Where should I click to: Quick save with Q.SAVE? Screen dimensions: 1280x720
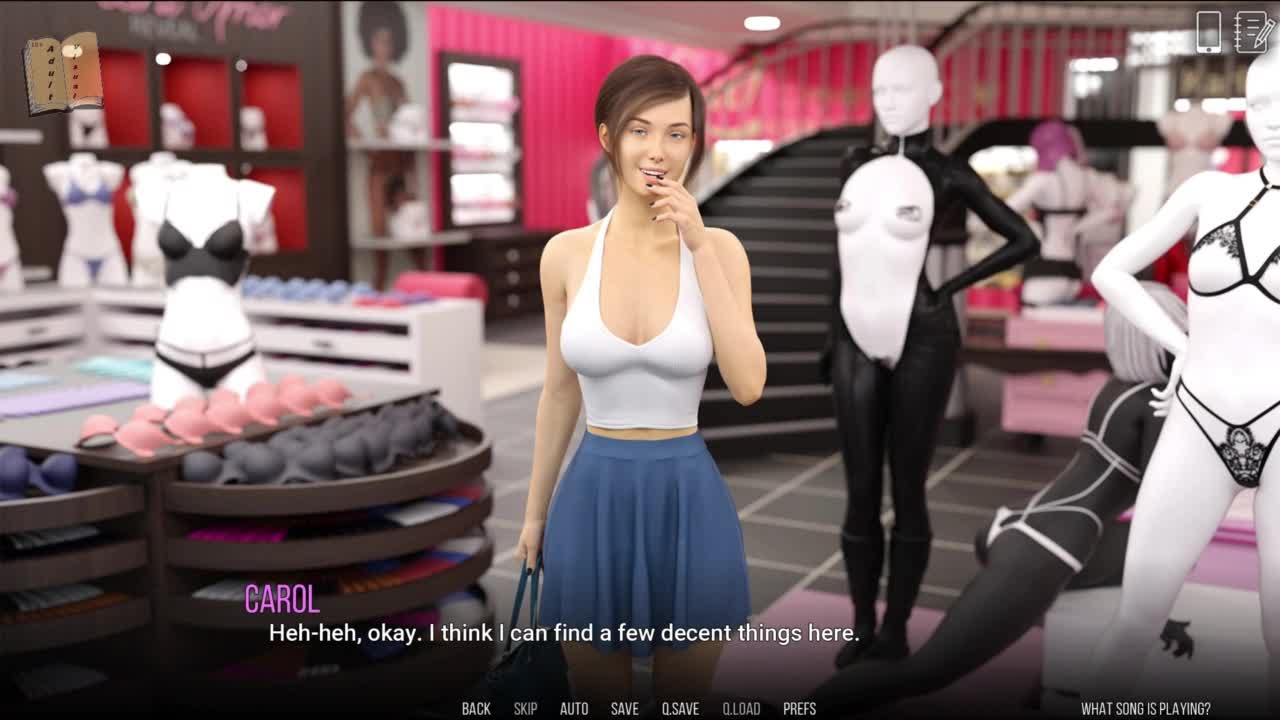click(680, 709)
